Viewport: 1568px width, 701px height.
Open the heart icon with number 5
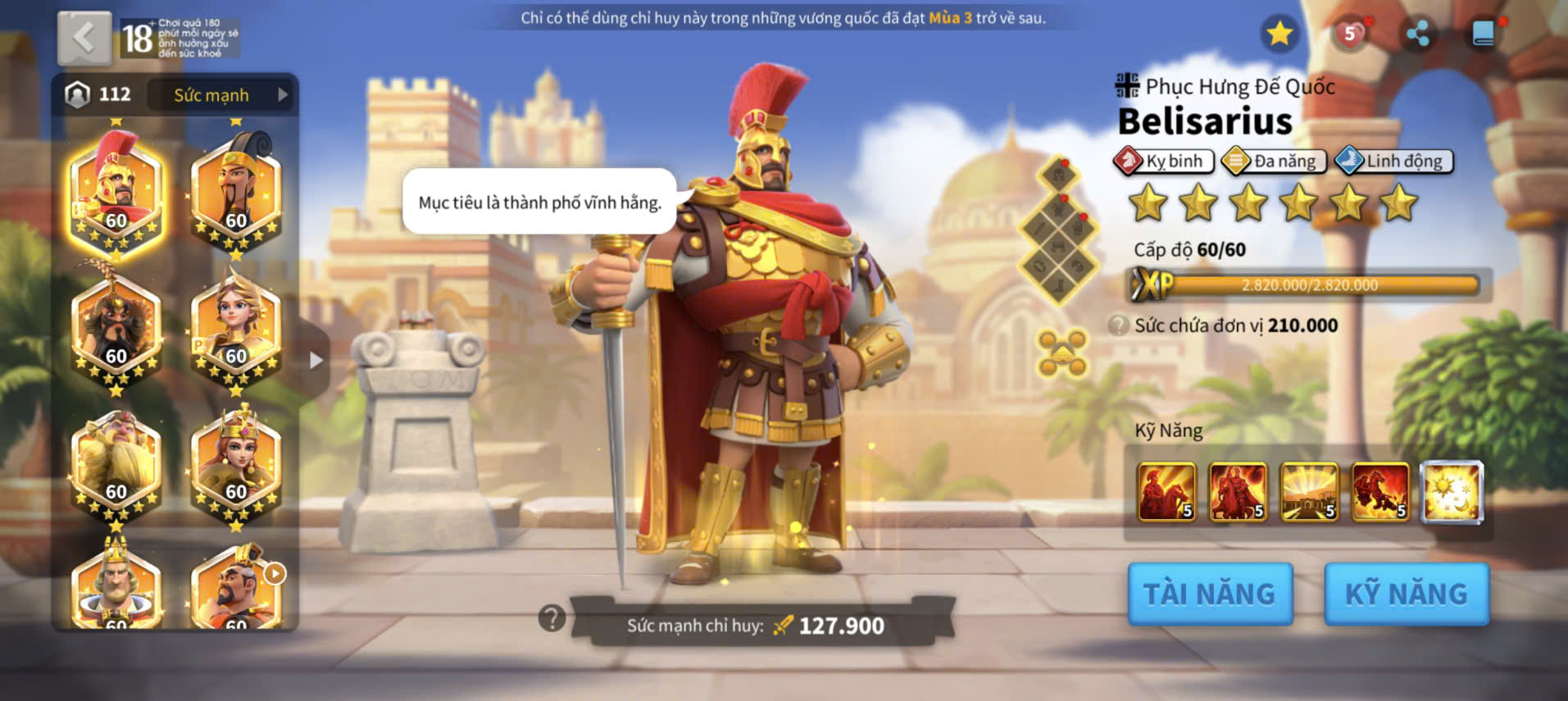tap(1349, 34)
